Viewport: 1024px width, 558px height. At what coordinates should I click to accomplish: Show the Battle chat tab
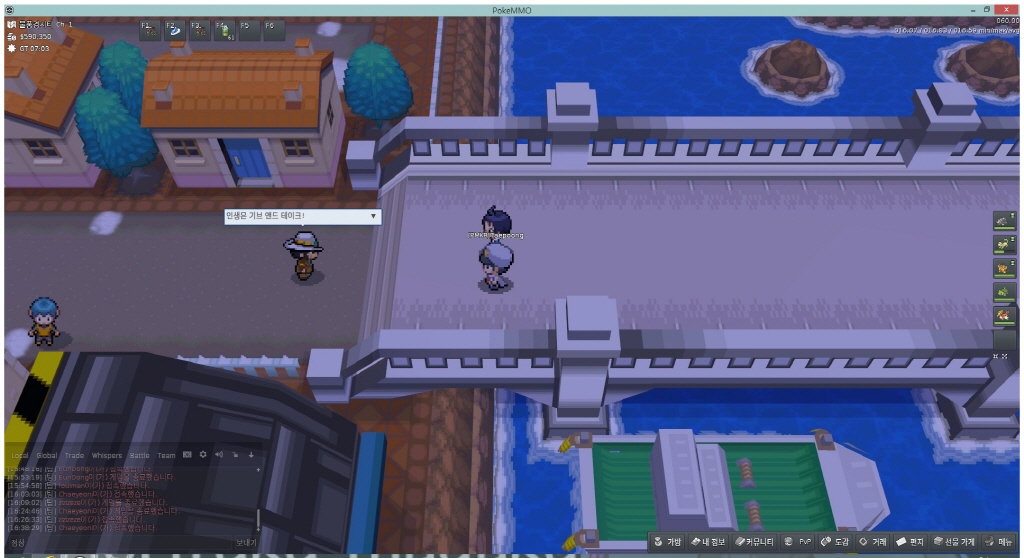click(x=139, y=455)
